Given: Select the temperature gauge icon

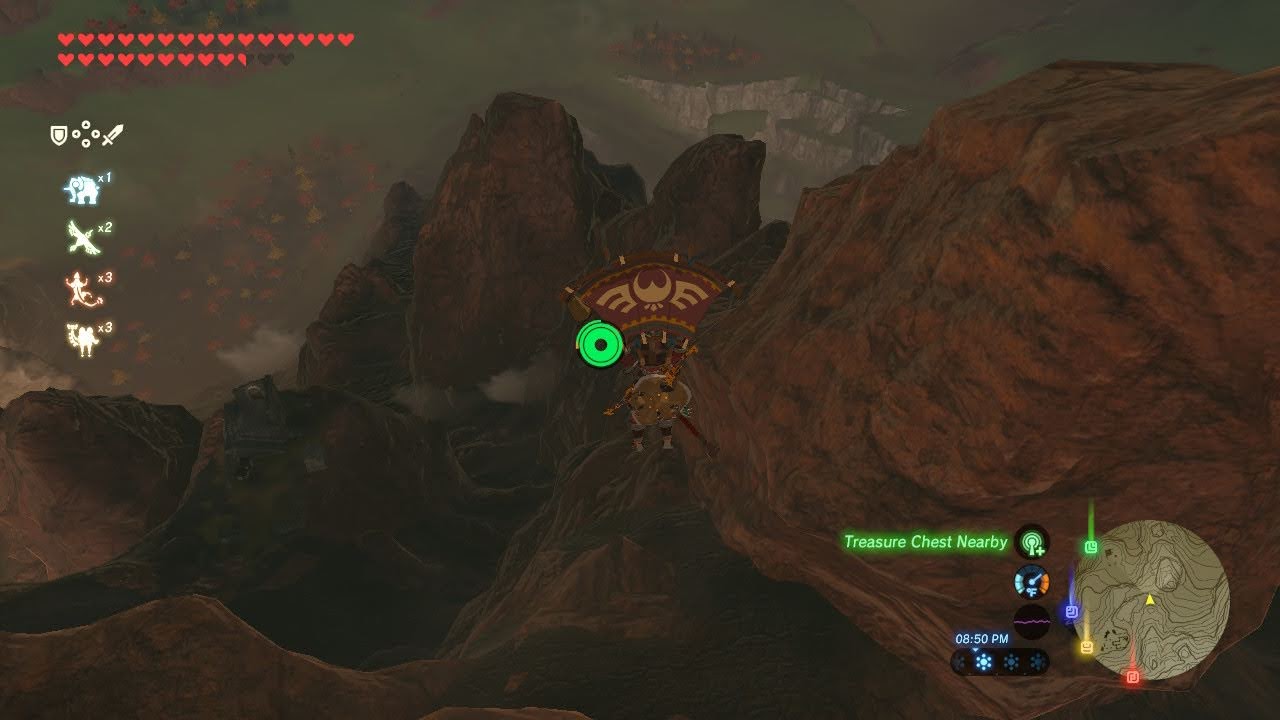Looking at the screenshot, I should [x=1031, y=582].
